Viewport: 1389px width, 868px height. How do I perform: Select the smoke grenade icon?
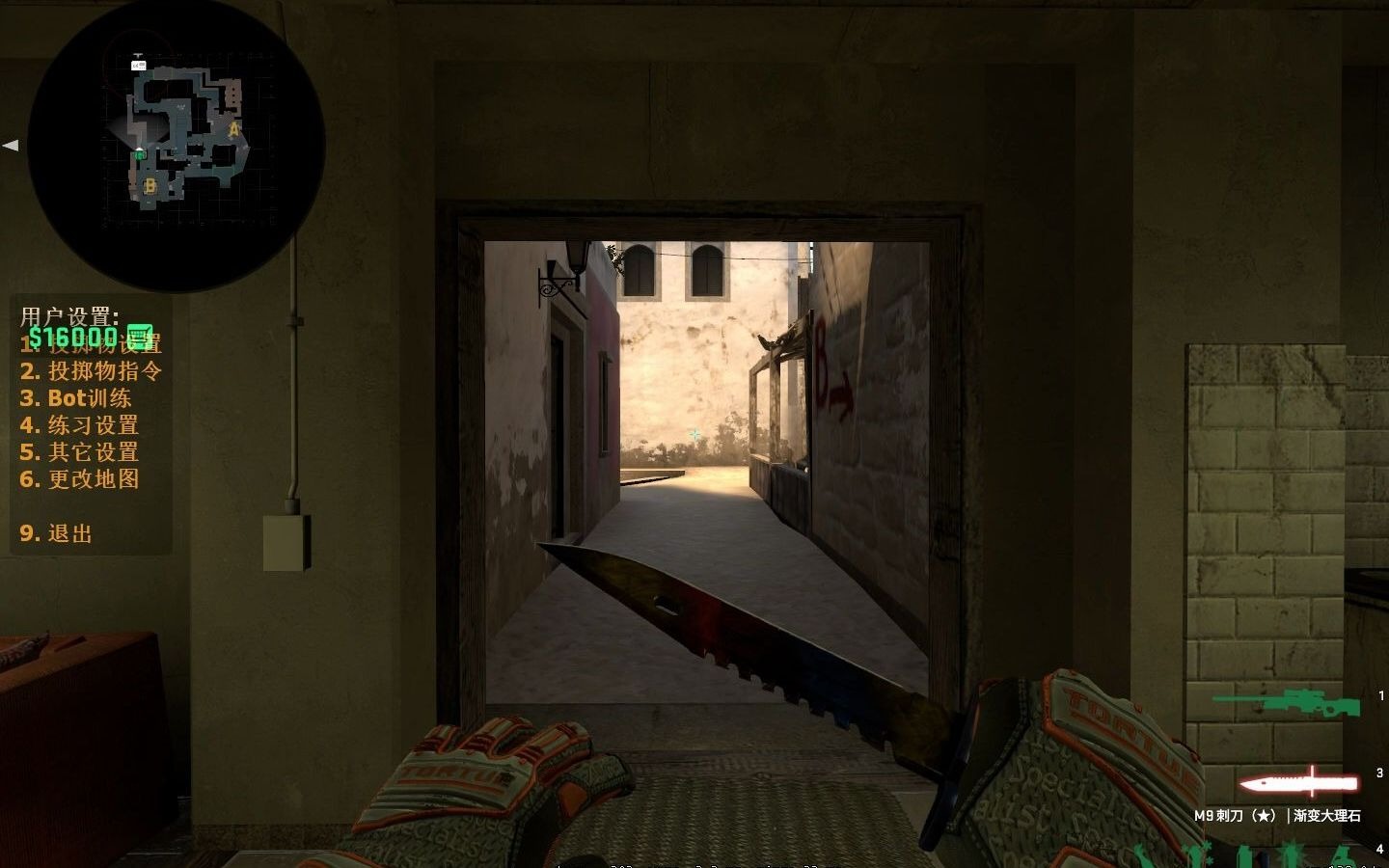(1242, 858)
